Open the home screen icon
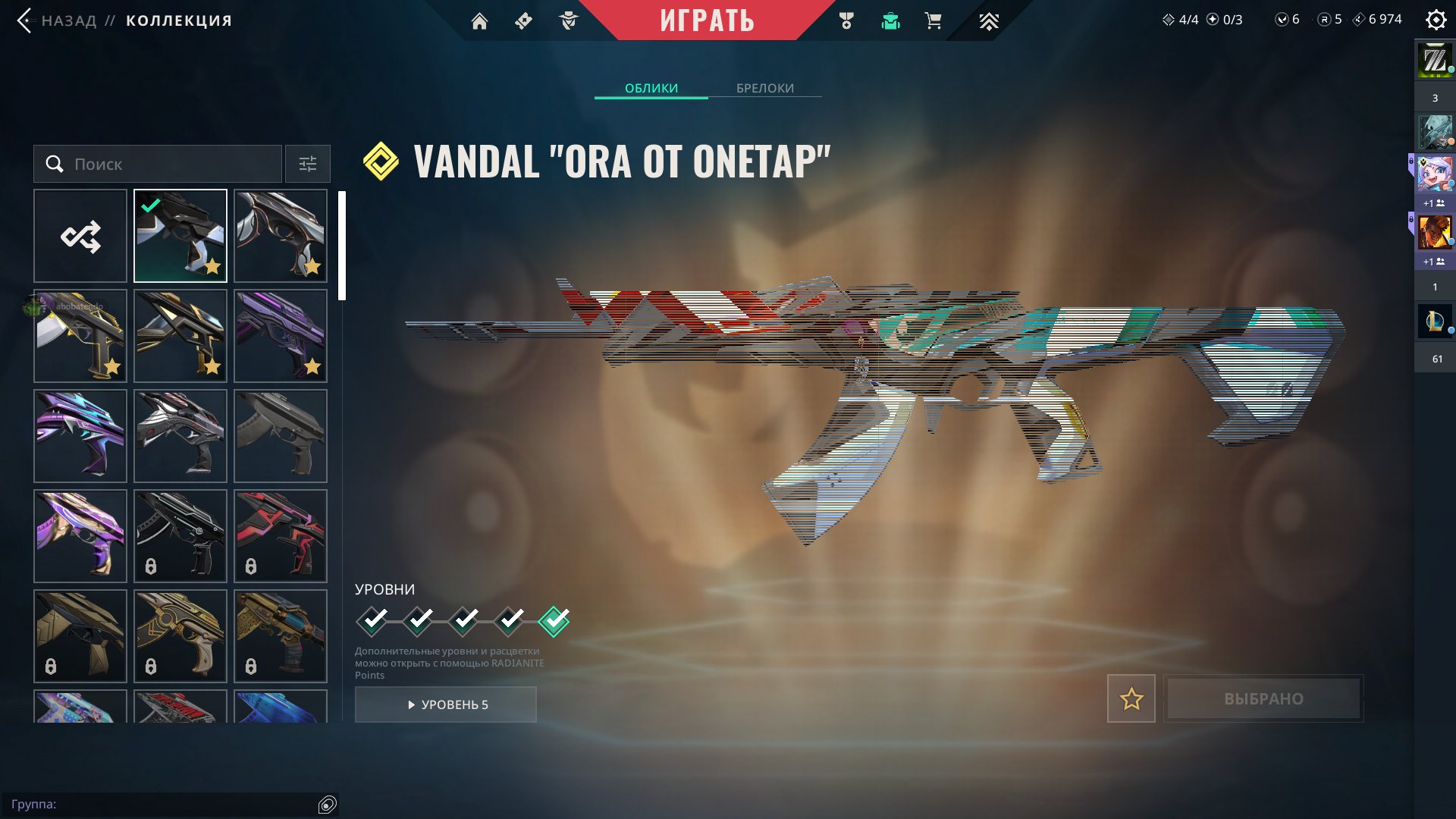1456x819 pixels. click(x=479, y=21)
